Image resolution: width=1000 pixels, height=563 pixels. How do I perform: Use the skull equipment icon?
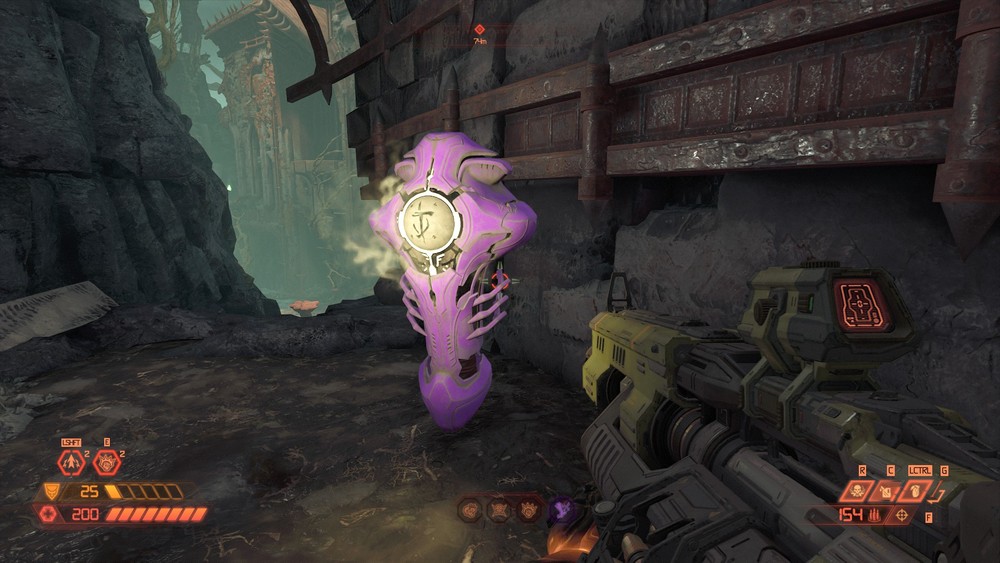(859, 490)
